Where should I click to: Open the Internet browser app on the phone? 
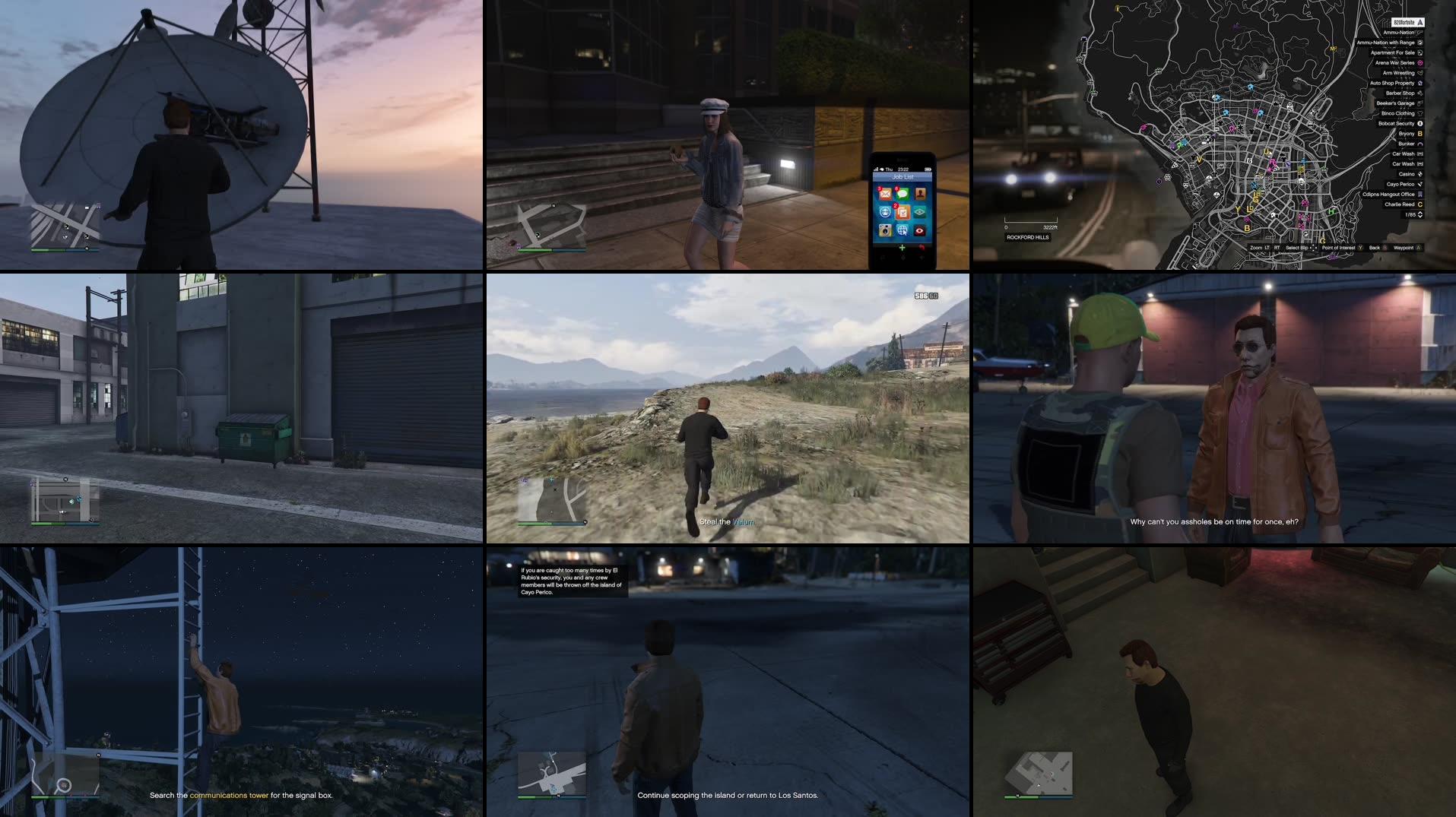tap(903, 230)
